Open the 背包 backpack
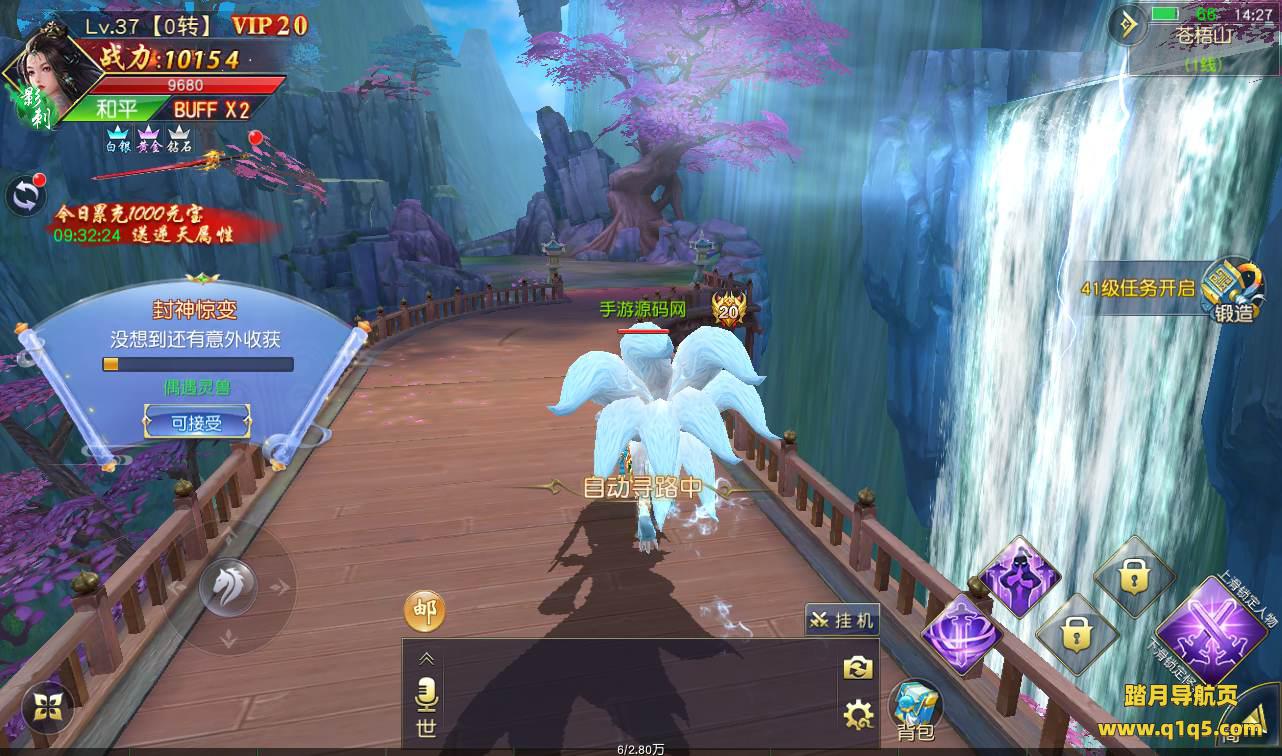The image size is (1282, 756). pos(915,709)
